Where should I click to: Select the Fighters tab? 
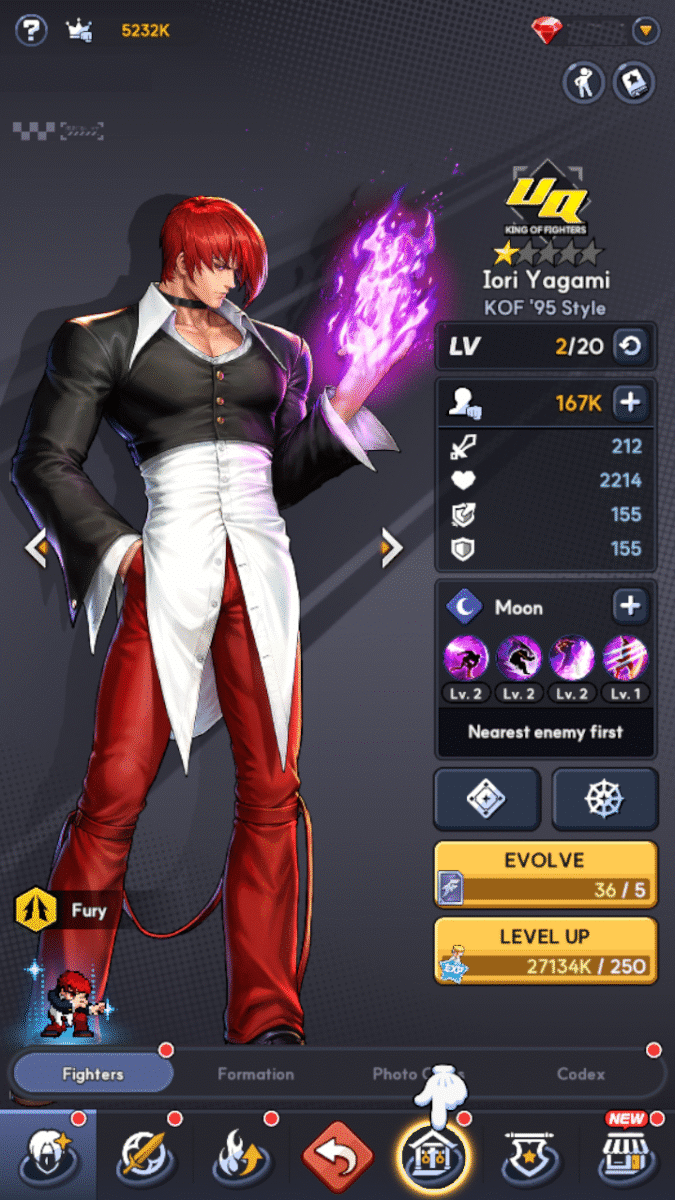point(93,1074)
